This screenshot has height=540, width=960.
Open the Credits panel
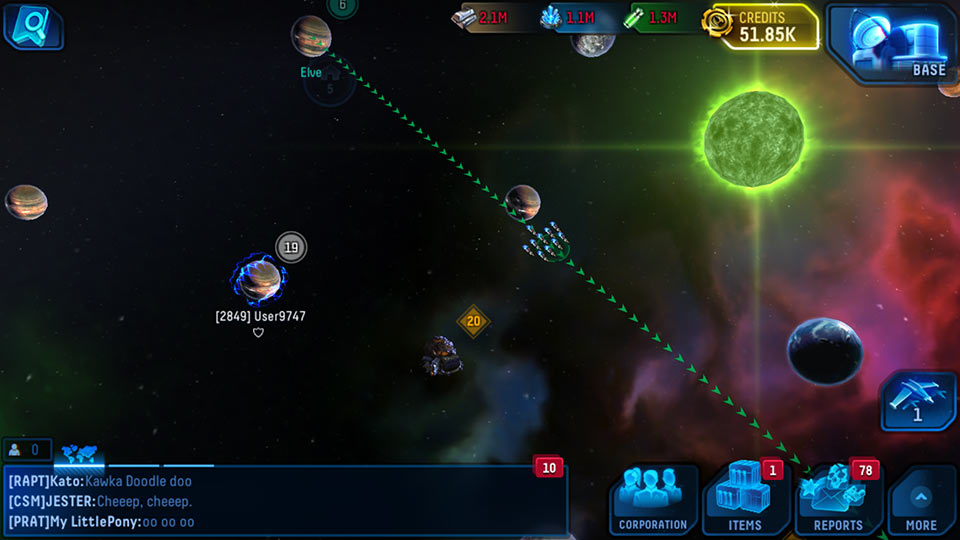click(x=762, y=27)
